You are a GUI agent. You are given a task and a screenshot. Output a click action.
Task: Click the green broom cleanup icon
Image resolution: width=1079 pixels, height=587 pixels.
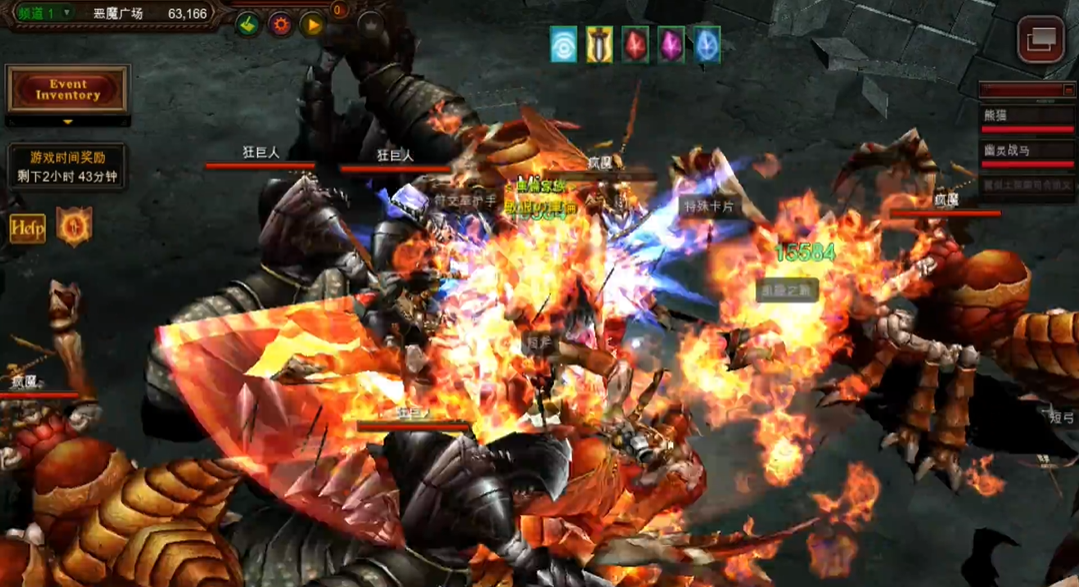tap(248, 24)
